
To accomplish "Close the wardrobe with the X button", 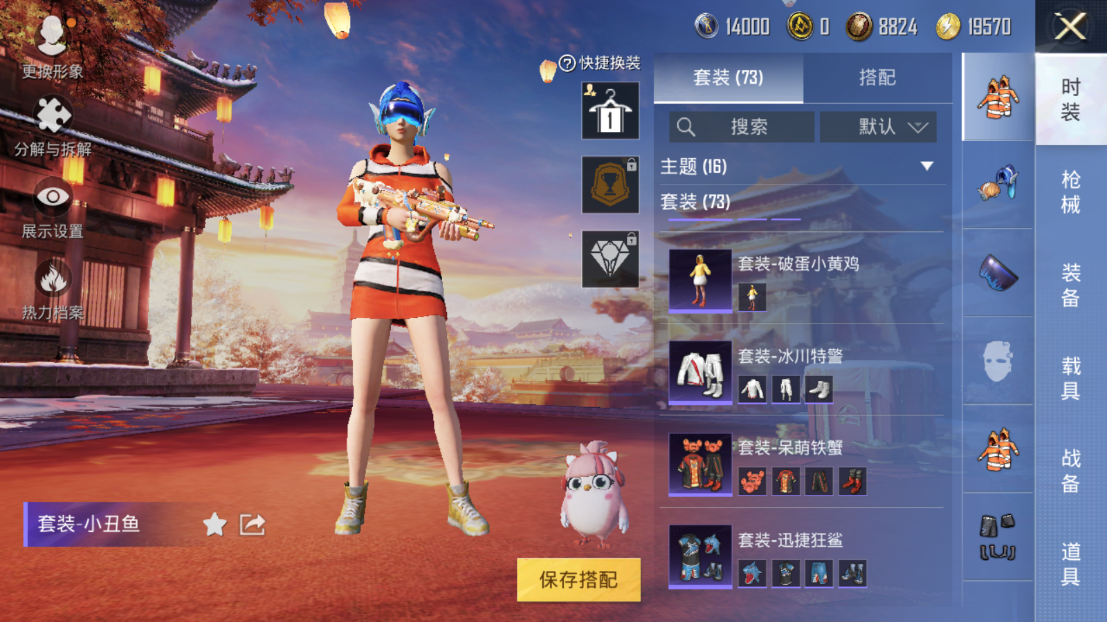I will (x=1070, y=27).
